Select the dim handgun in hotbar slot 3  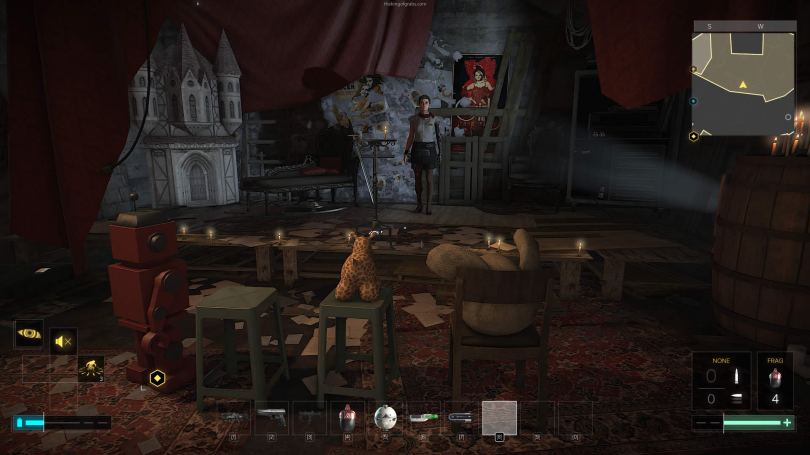(309, 417)
